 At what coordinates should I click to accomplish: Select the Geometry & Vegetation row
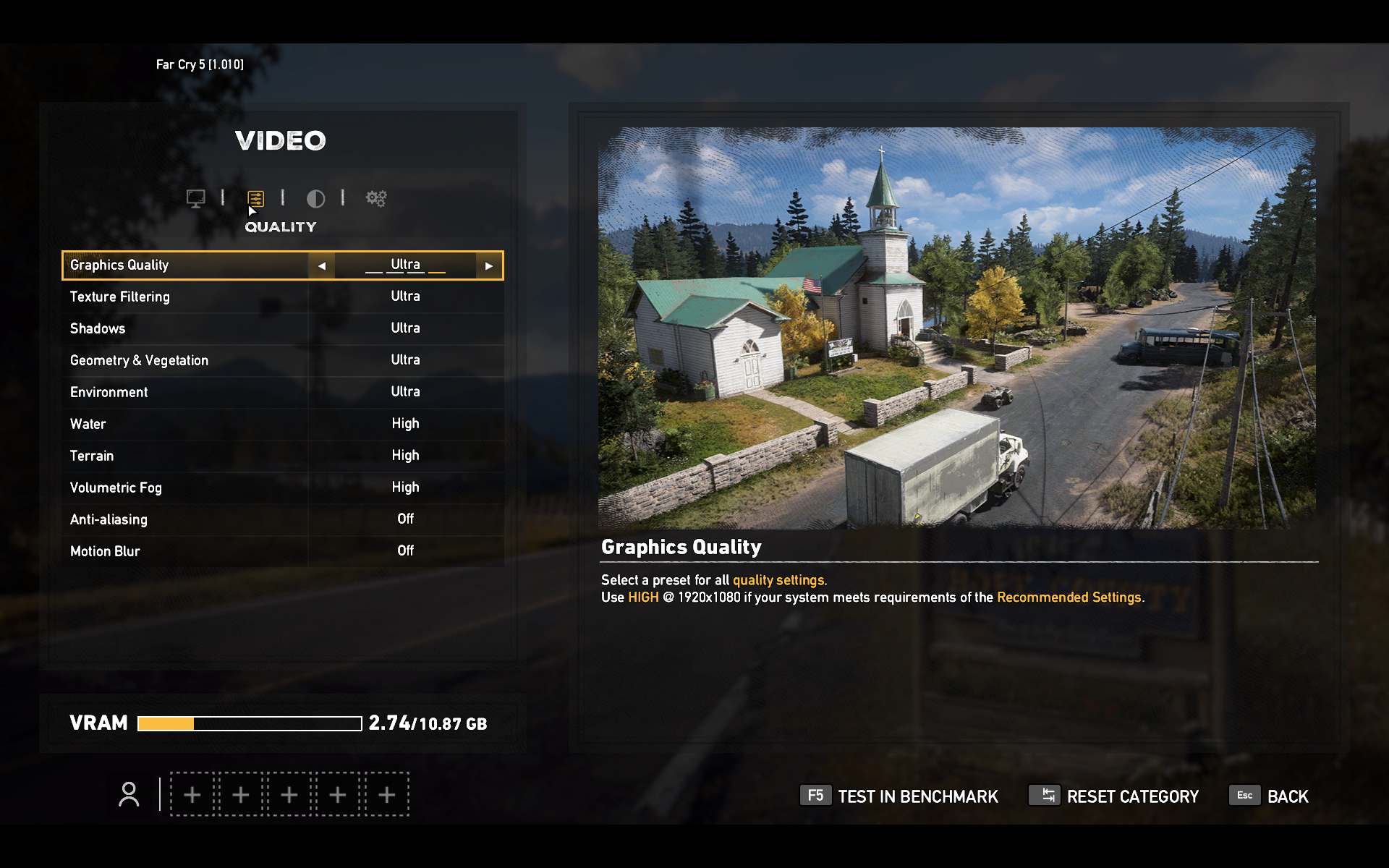tap(282, 360)
